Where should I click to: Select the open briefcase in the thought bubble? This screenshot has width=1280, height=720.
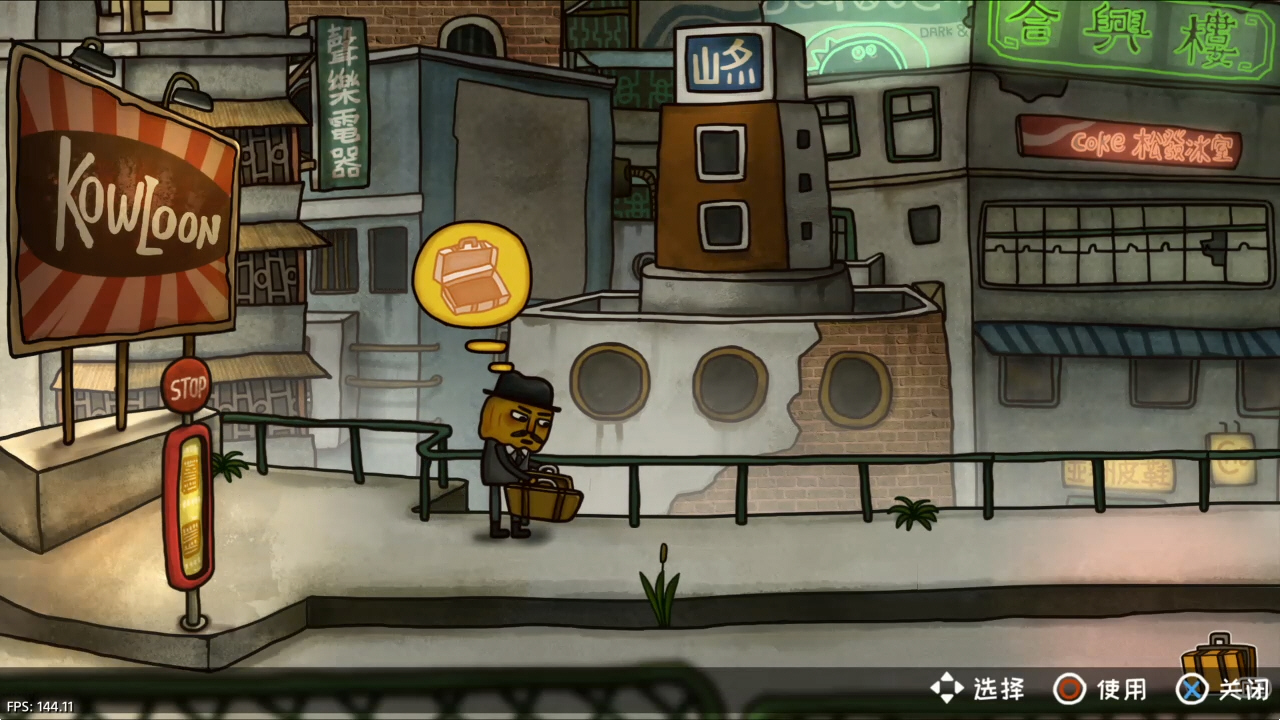pos(472,276)
